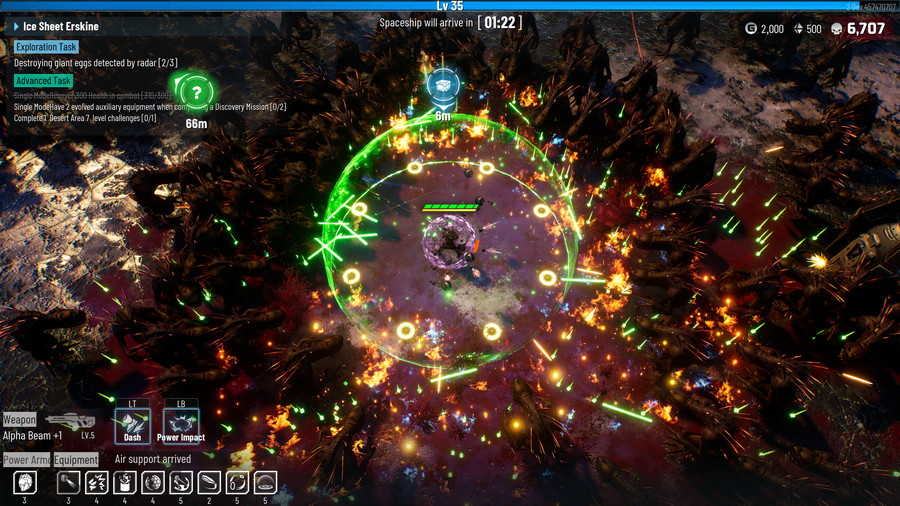Screen dimensions: 900x506
Task: Select the power armor helmet slot
Action: pyautogui.click(x=25, y=483)
